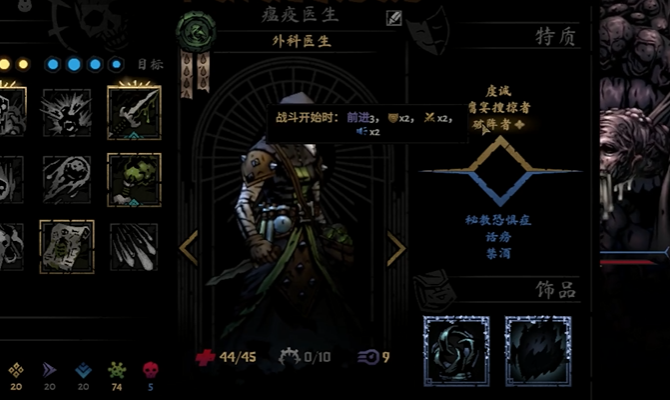
Task: Pick the flying comet projectile skill
Action: pos(67,178)
